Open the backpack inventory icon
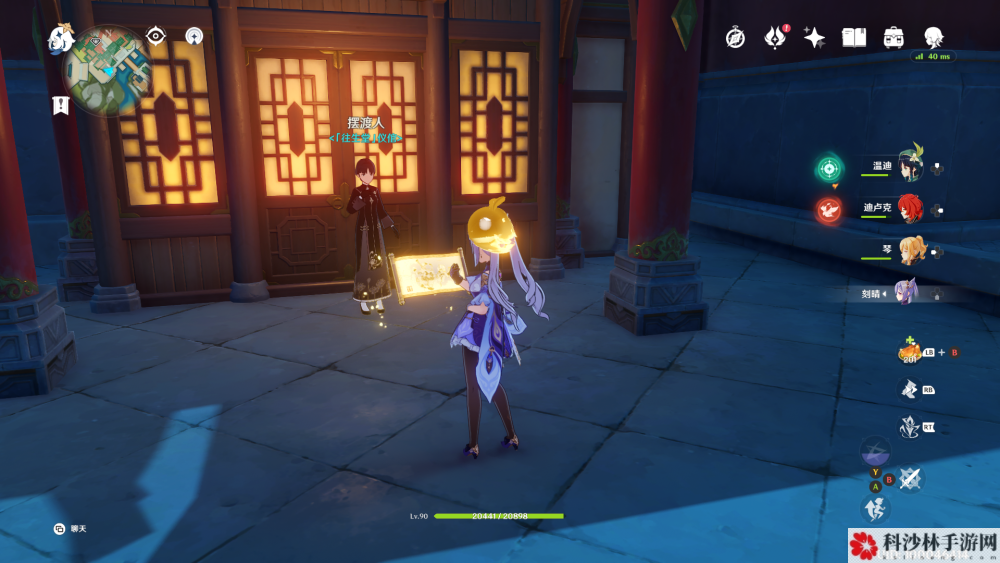Image resolution: width=1000 pixels, height=563 pixels. click(894, 38)
